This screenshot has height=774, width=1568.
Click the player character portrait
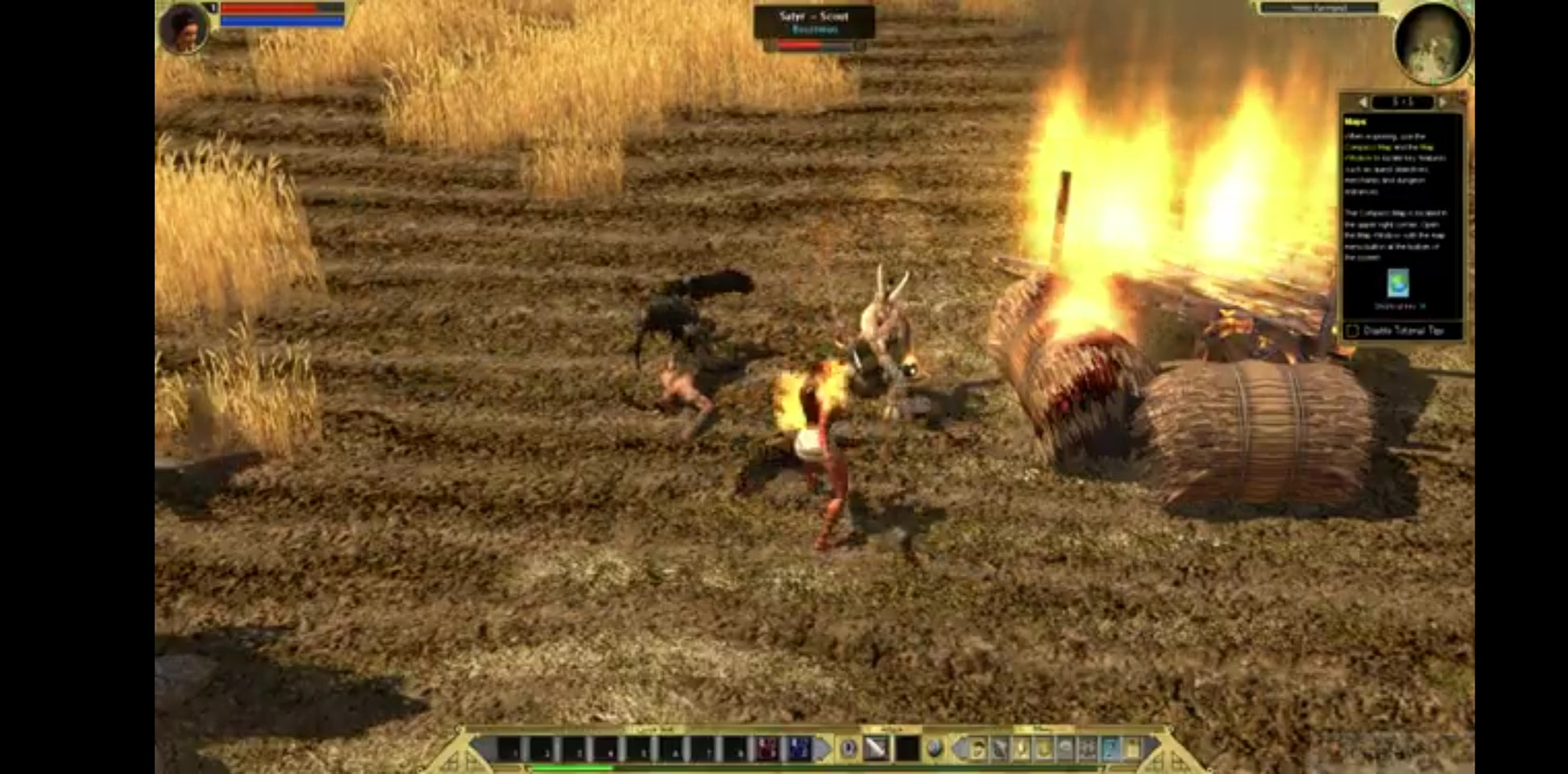[184, 28]
